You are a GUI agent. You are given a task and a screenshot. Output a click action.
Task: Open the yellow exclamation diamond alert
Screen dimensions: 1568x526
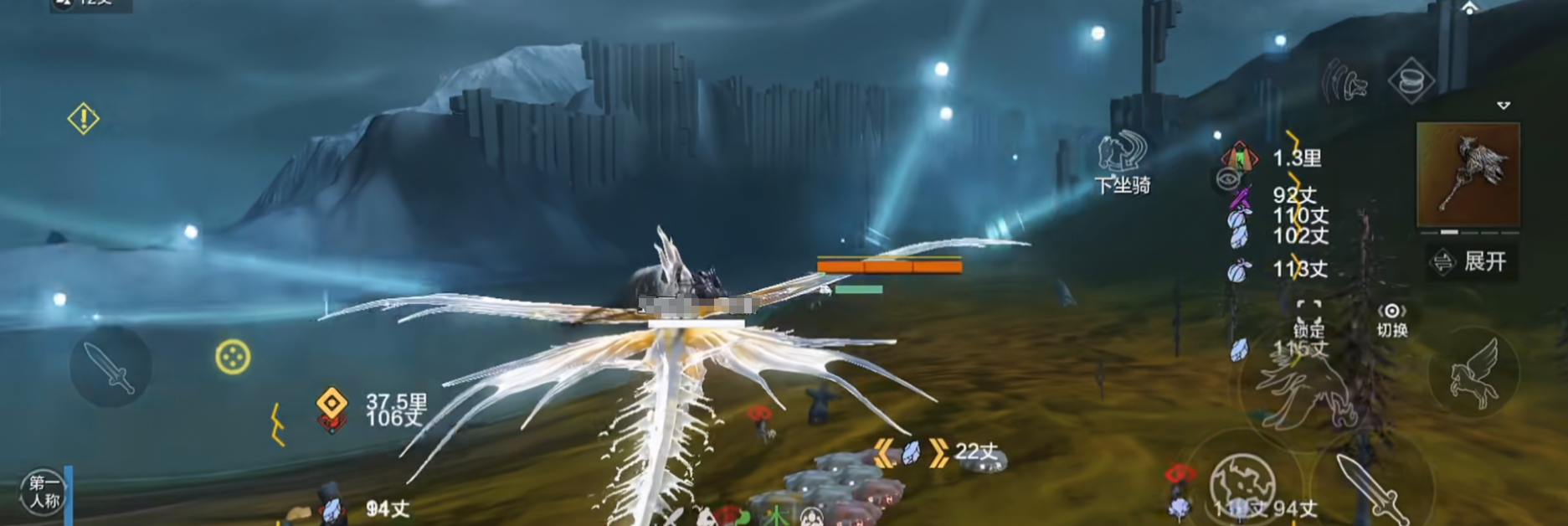pos(83,119)
